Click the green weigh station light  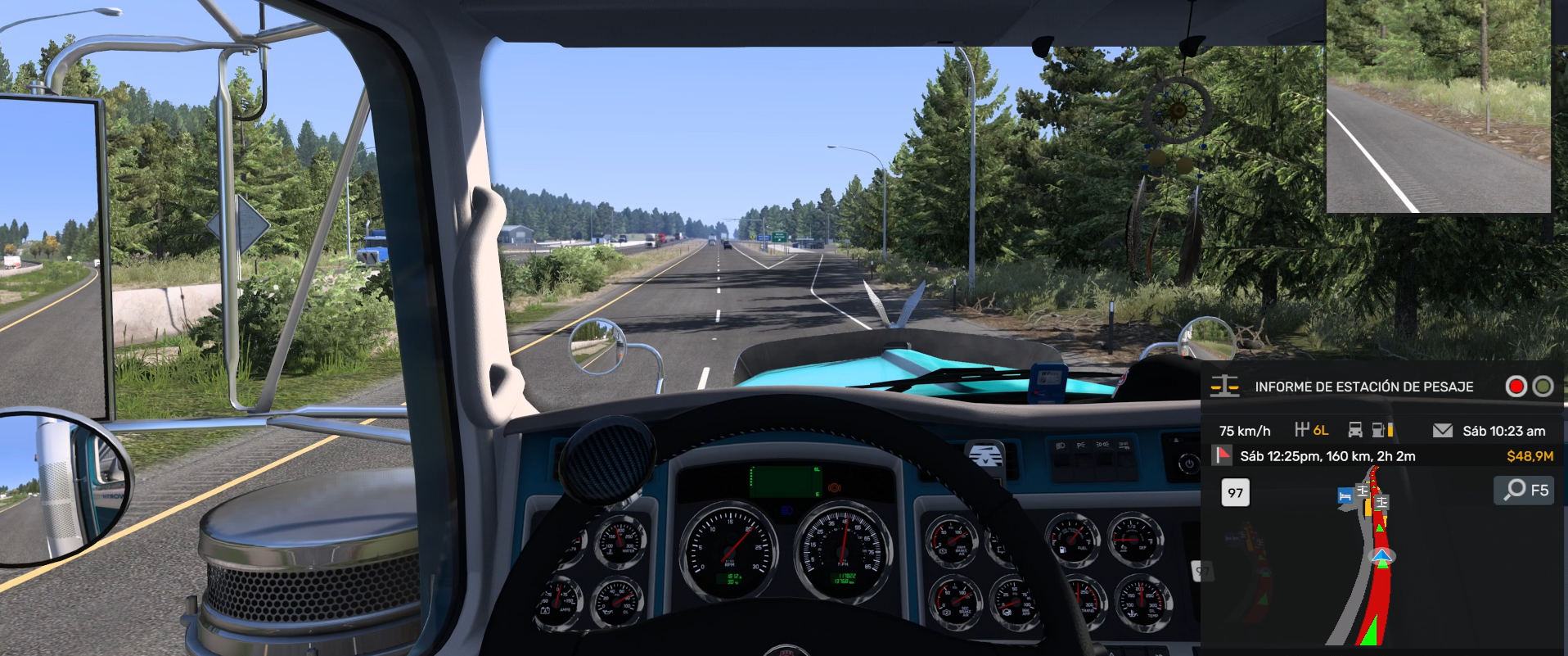click(1543, 387)
